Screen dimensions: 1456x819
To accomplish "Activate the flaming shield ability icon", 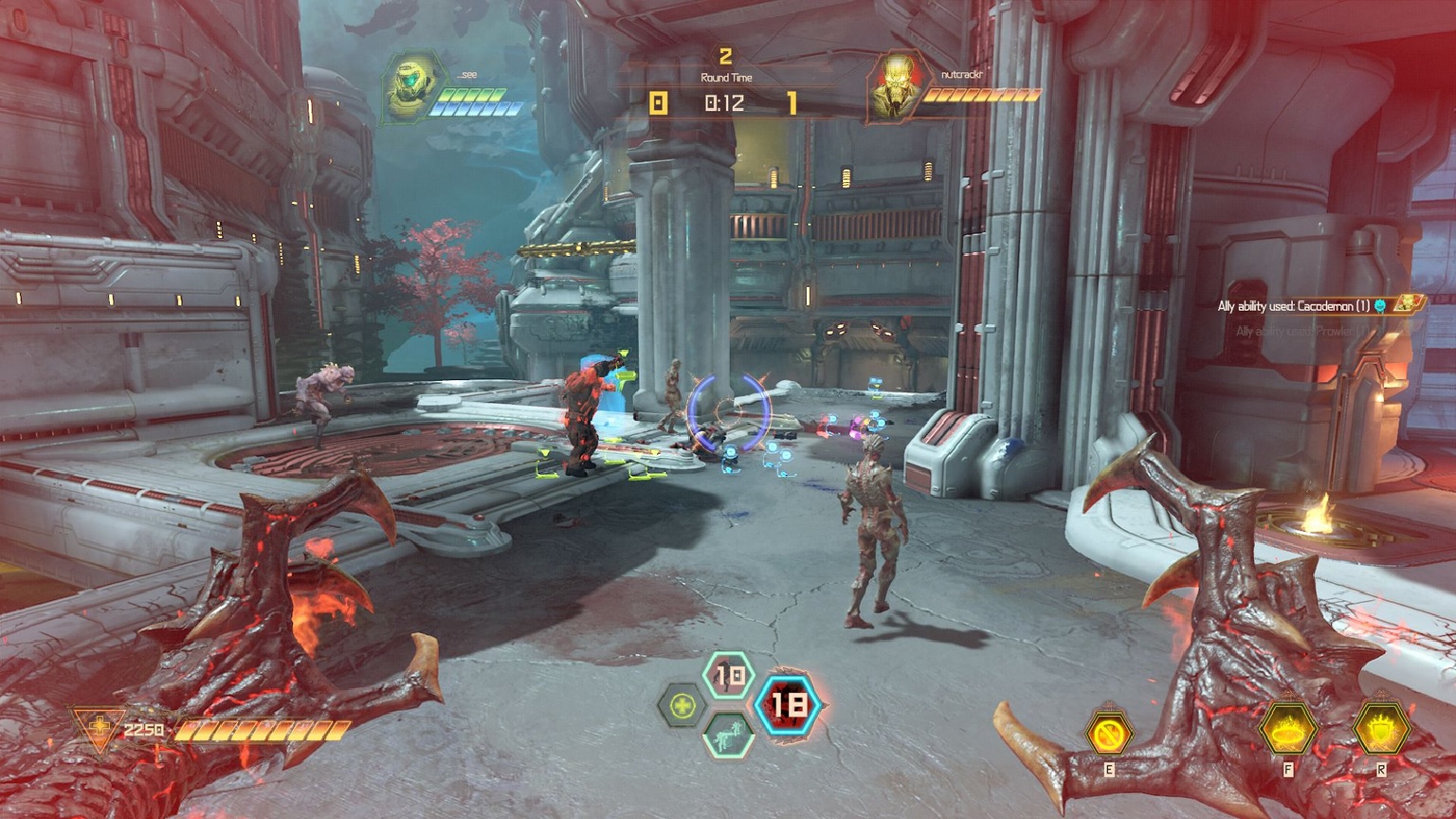I will pos(1381,730).
